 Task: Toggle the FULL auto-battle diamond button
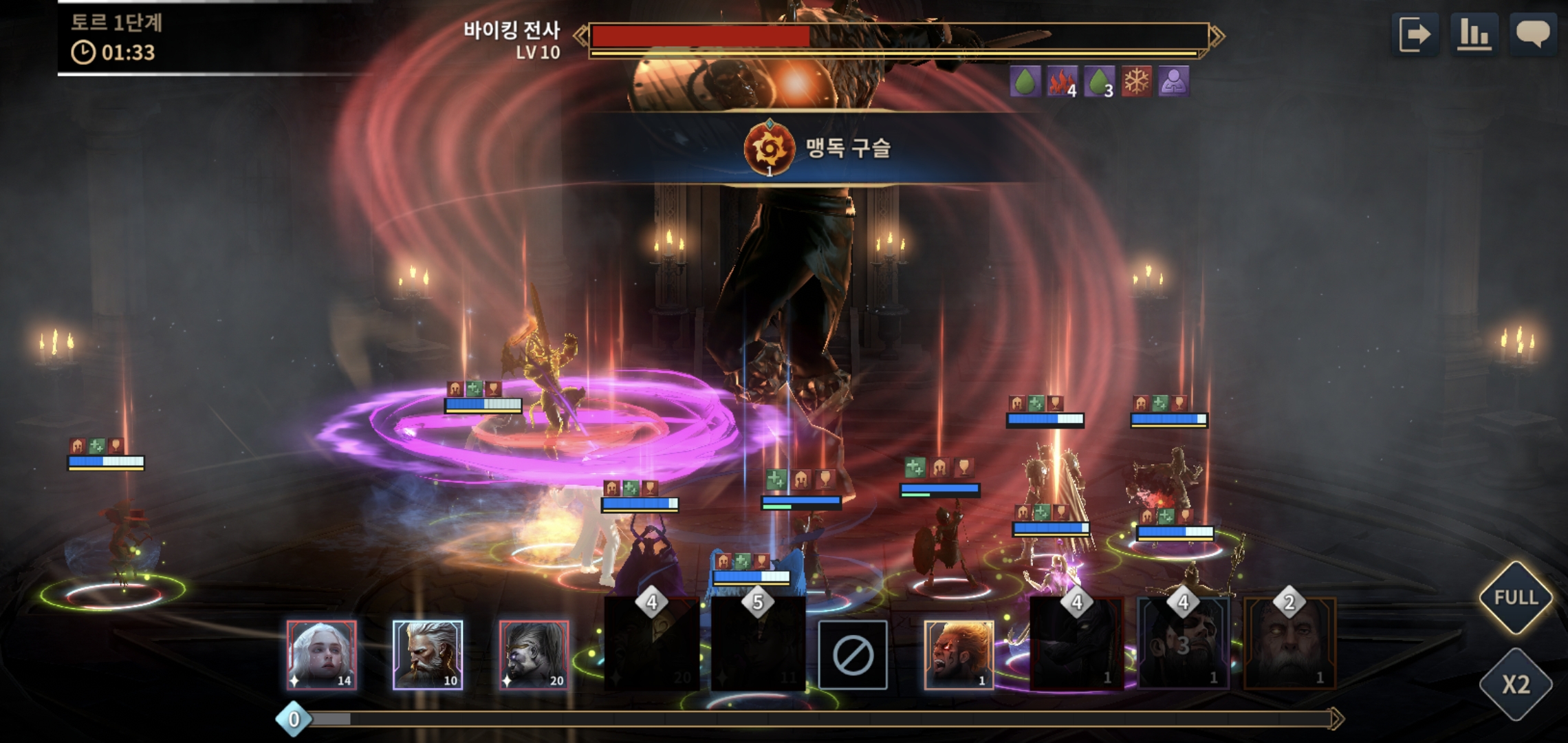pyautogui.click(x=1516, y=597)
